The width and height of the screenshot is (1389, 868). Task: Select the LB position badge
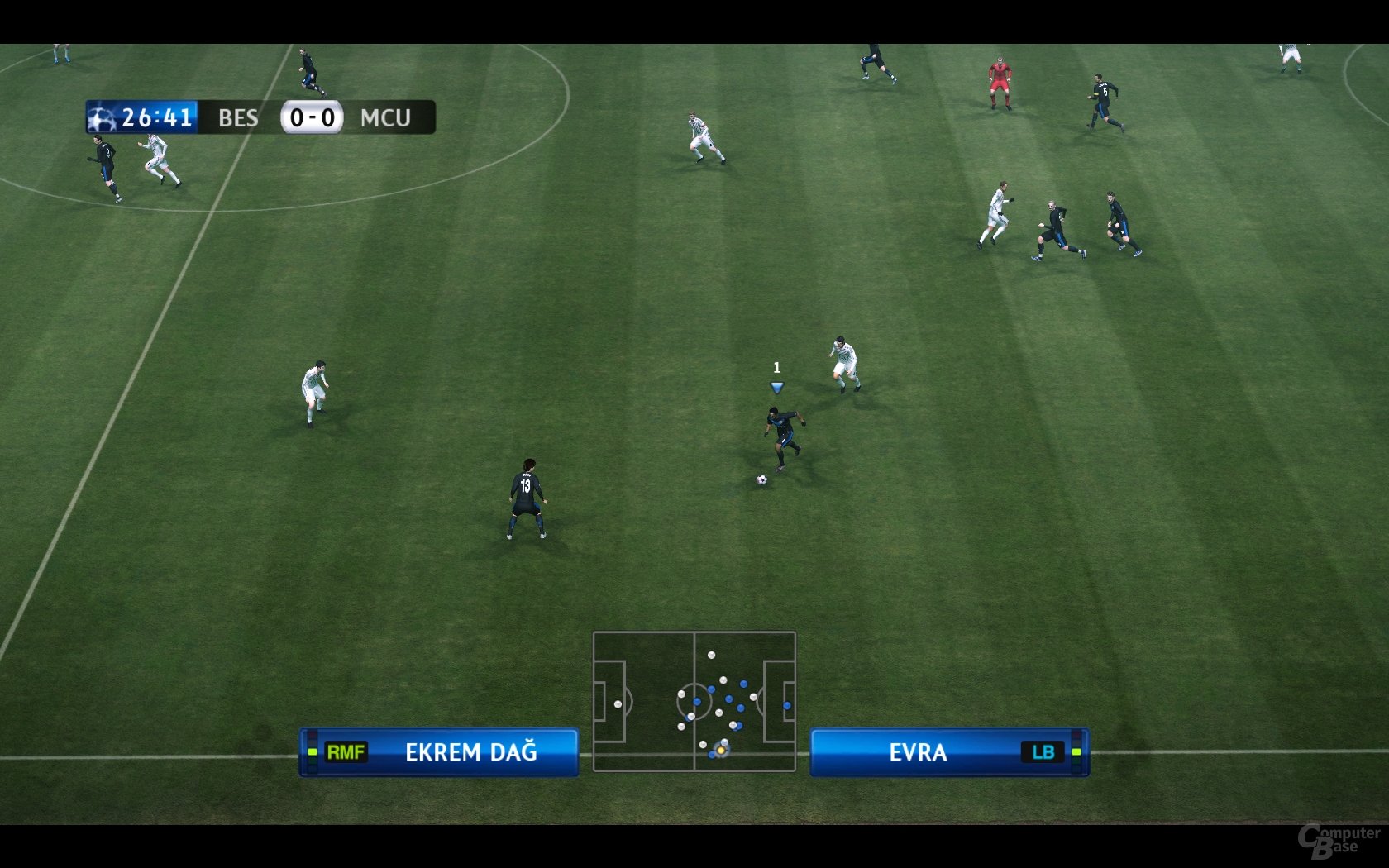click(1044, 753)
